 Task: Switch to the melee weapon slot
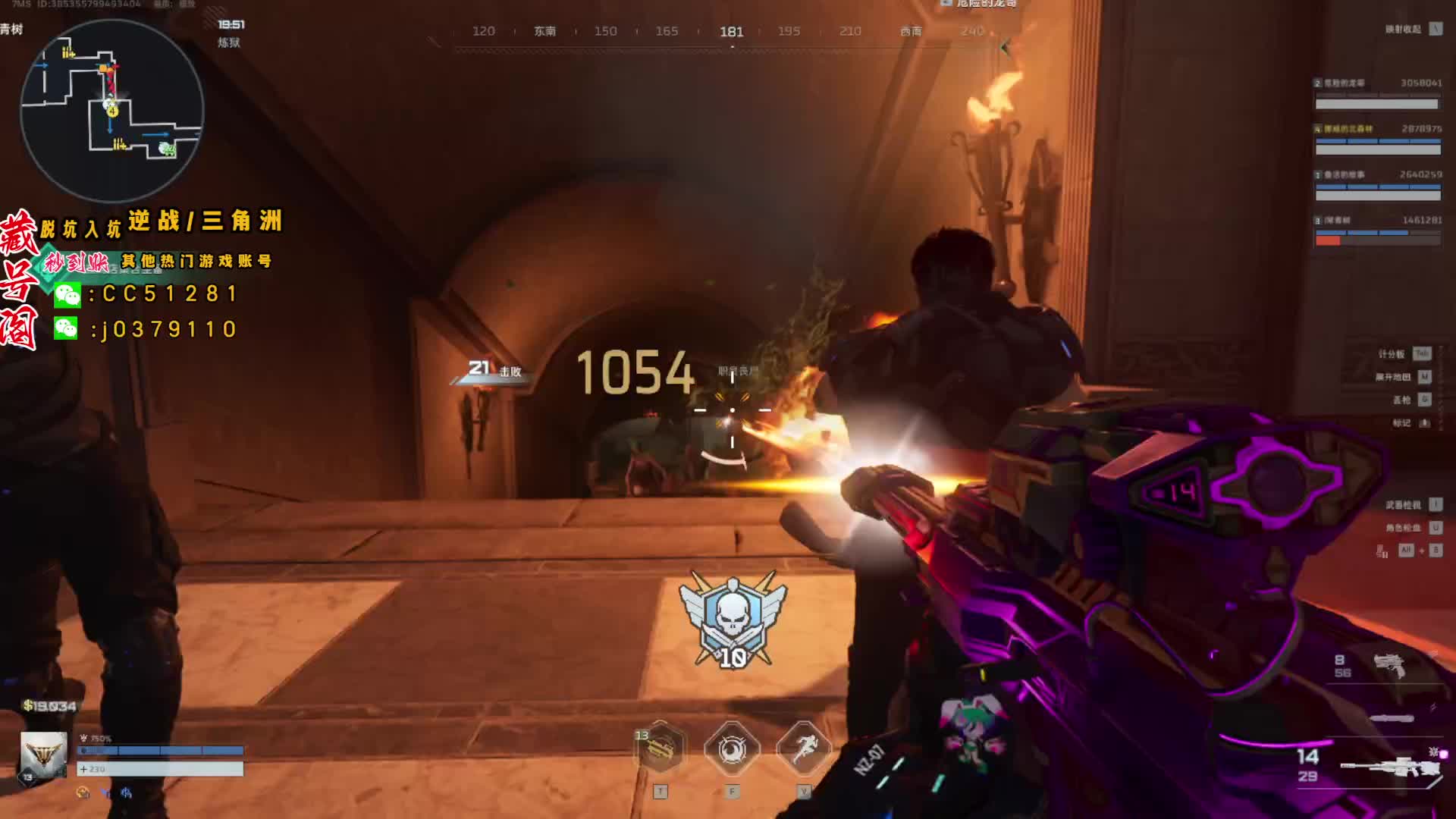tap(1392, 717)
